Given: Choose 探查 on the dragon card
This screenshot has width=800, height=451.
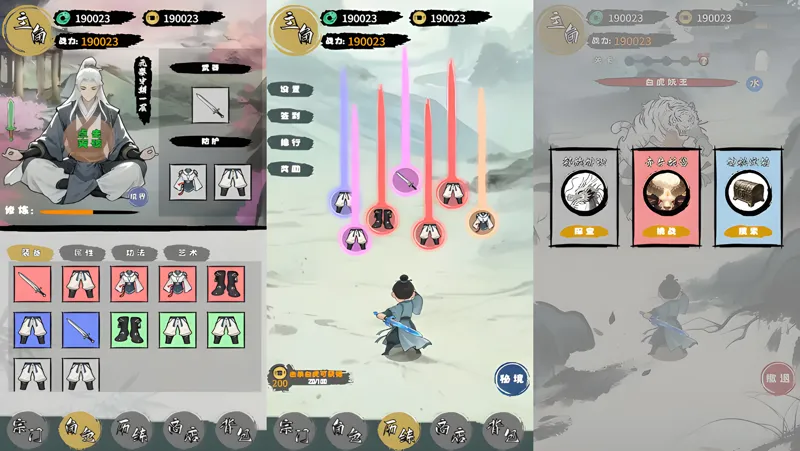Looking at the screenshot, I should tap(584, 229).
